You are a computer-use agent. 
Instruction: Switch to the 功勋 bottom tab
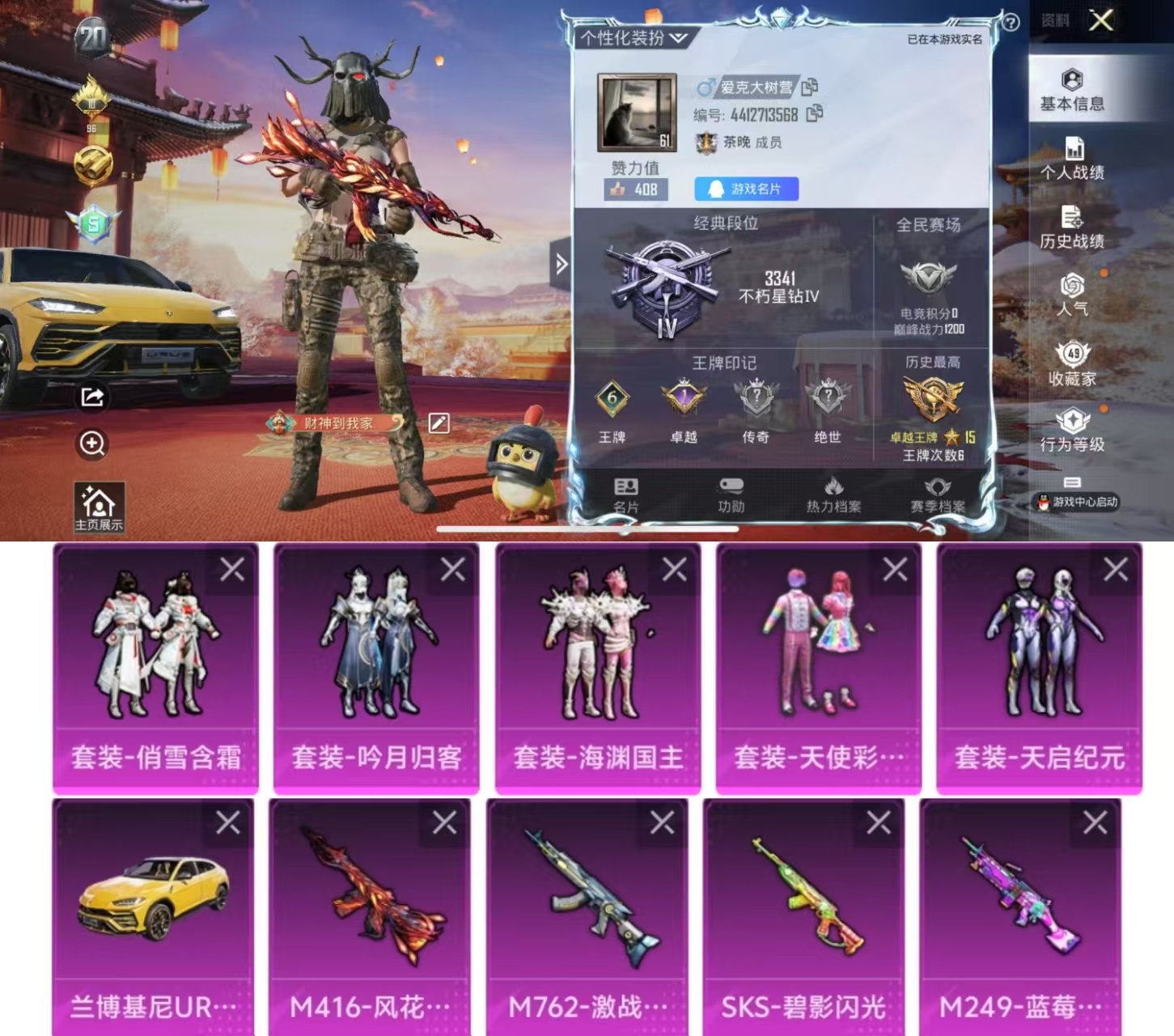(x=731, y=495)
